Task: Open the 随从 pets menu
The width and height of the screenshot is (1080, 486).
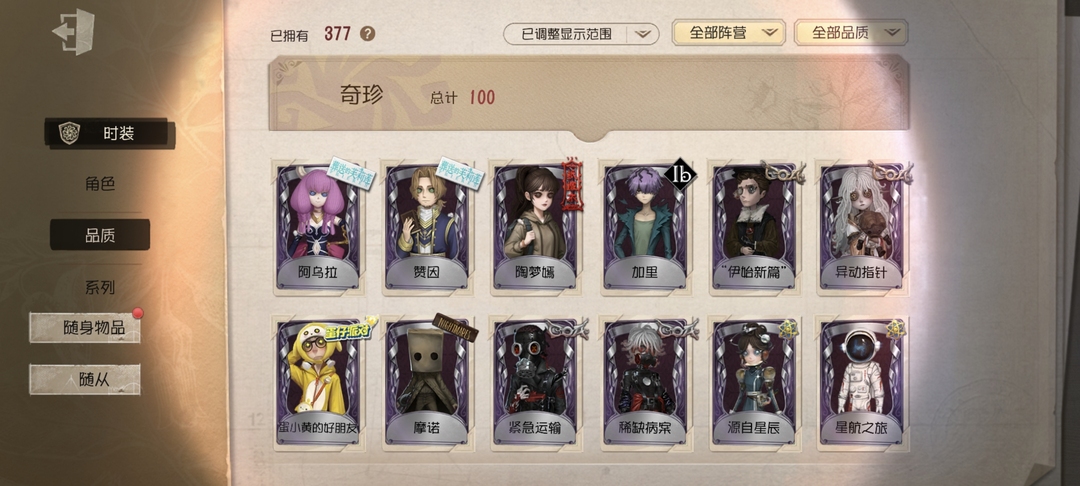Action: point(86,379)
